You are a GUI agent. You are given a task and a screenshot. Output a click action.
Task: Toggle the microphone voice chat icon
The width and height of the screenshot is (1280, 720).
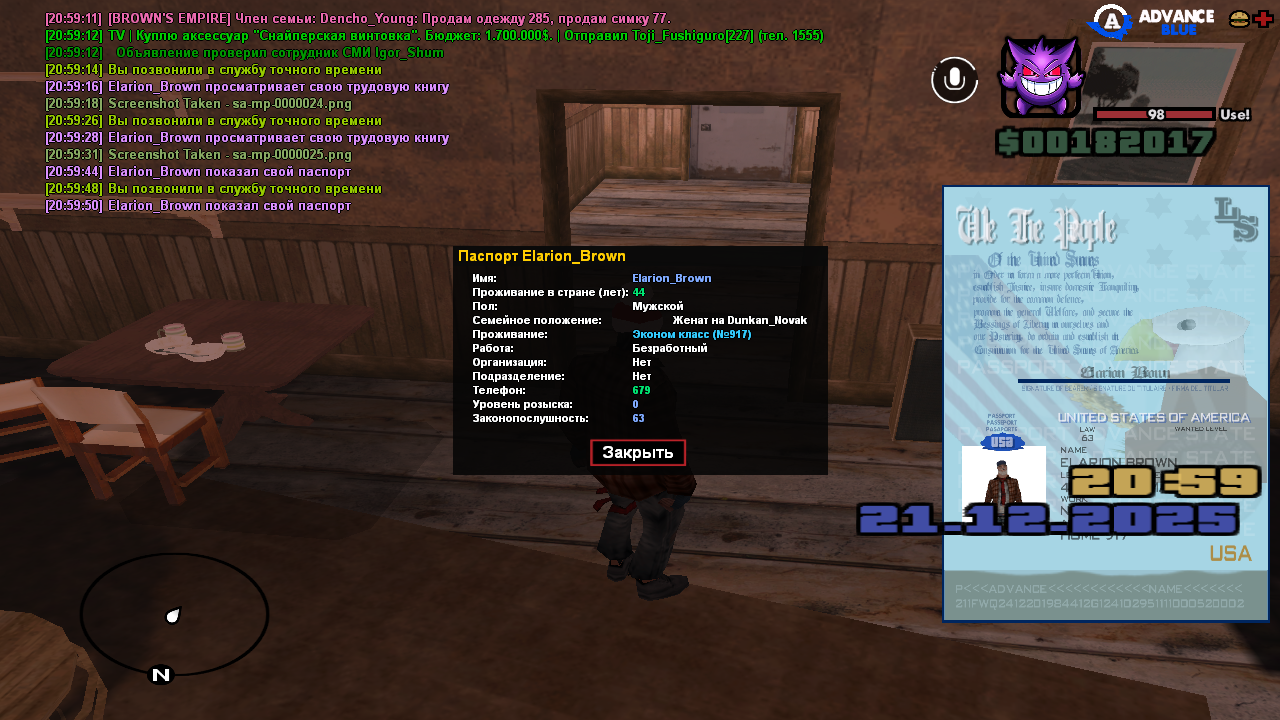pyautogui.click(x=955, y=80)
